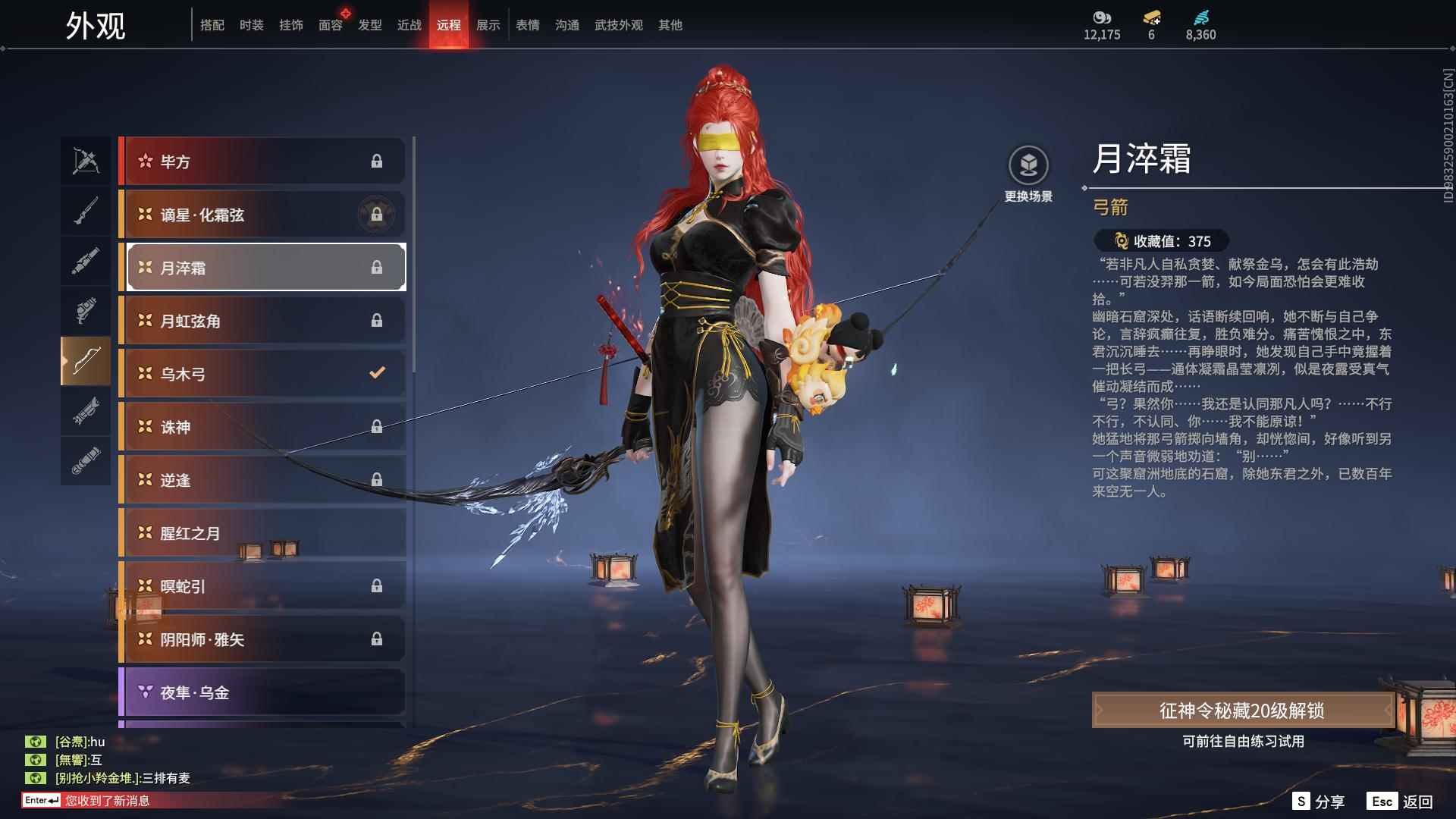Click the highlighted bow category icon
Viewport: 1456px width, 819px height.
tap(86, 361)
